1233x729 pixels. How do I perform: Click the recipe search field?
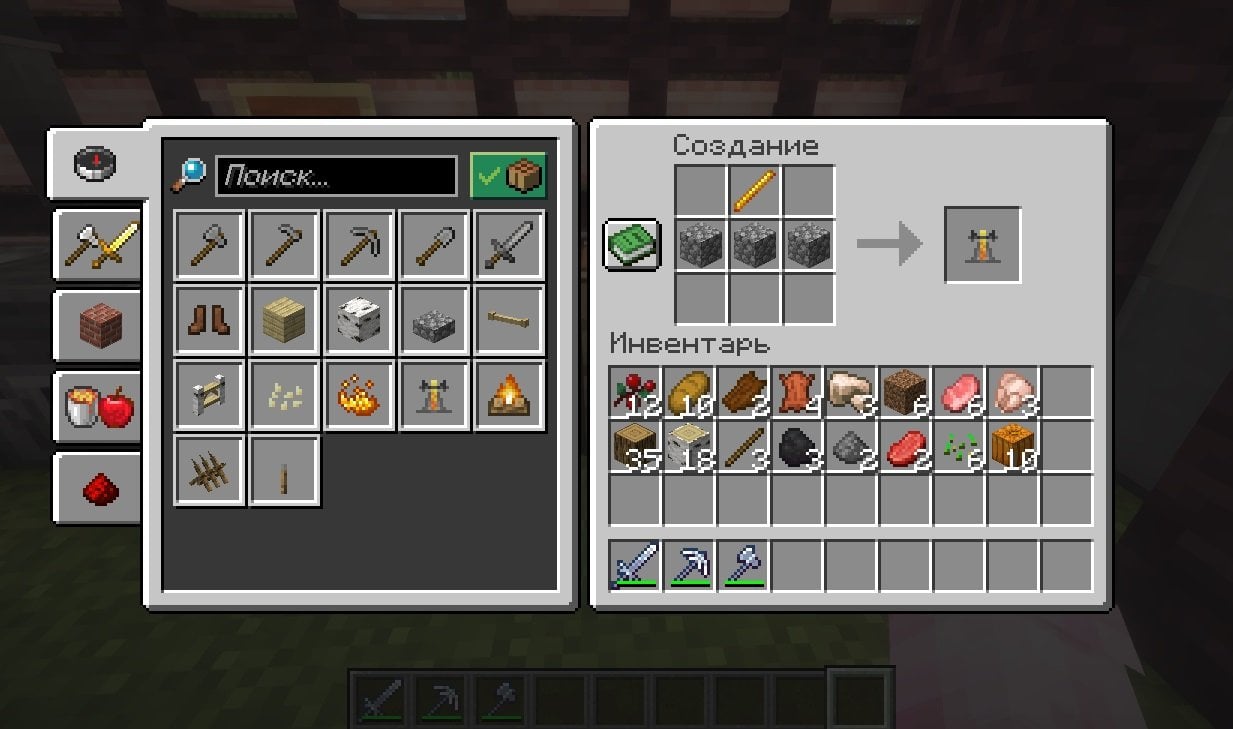tap(336, 177)
